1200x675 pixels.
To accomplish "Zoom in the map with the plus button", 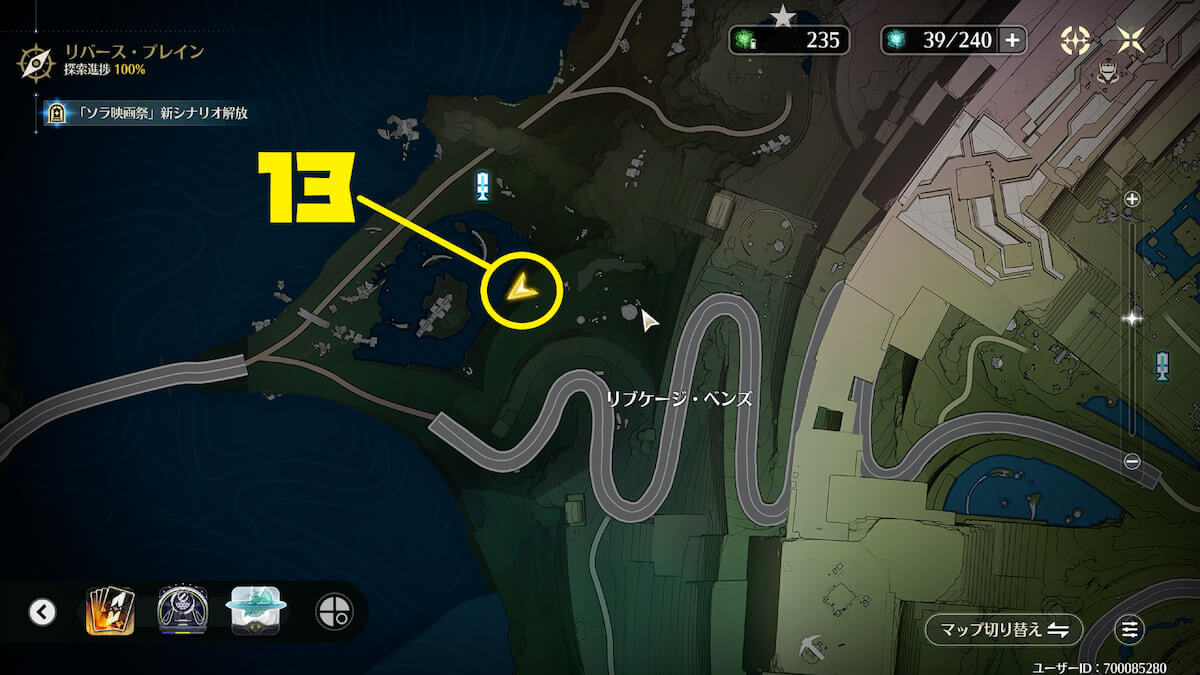I will tap(1132, 199).
